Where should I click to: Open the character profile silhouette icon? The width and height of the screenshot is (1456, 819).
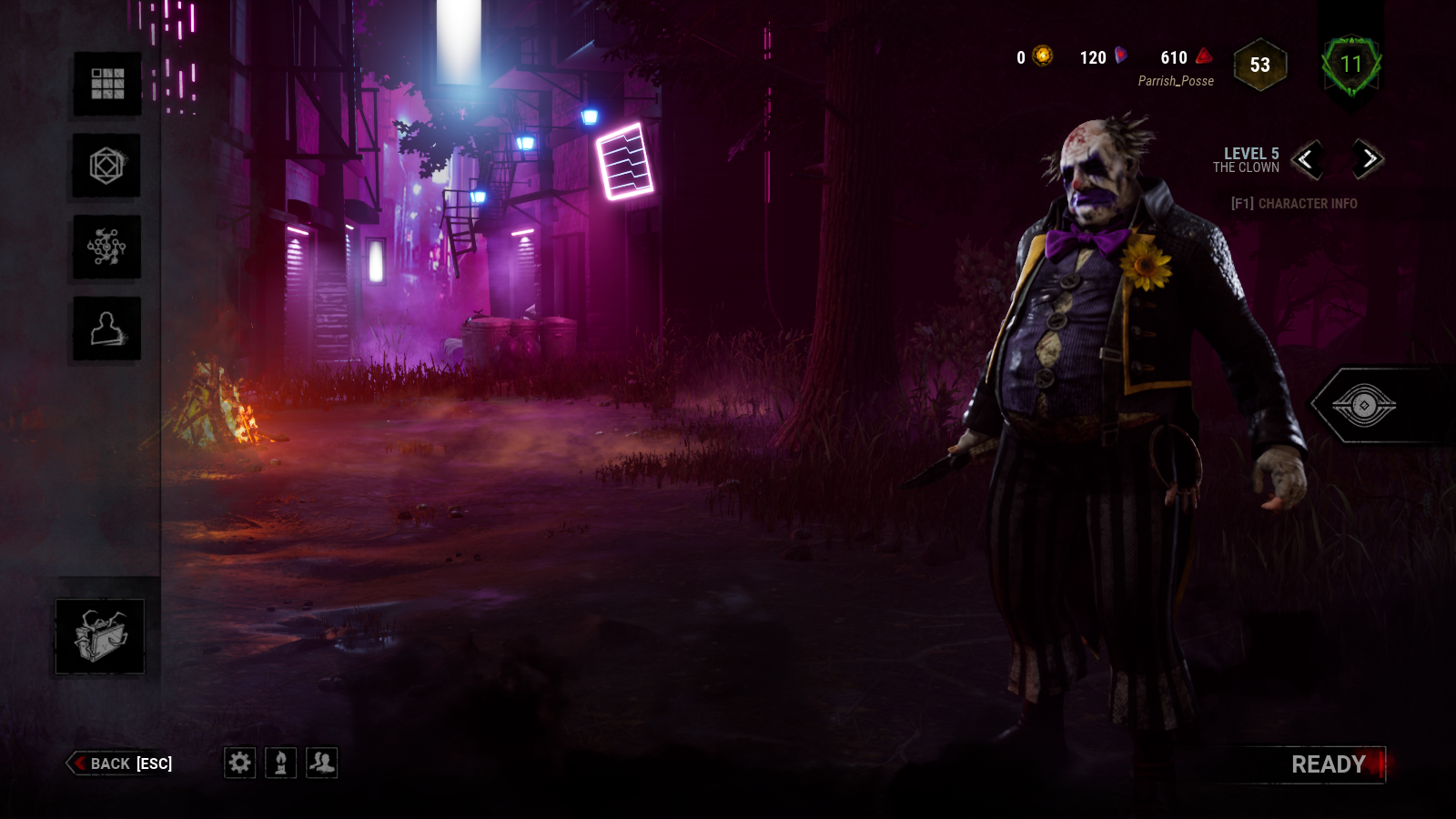pos(105,327)
